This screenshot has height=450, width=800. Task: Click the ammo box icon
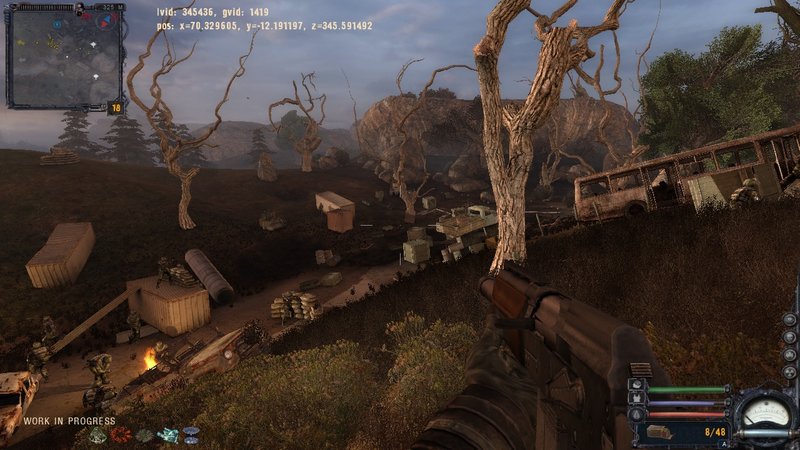(659, 432)
